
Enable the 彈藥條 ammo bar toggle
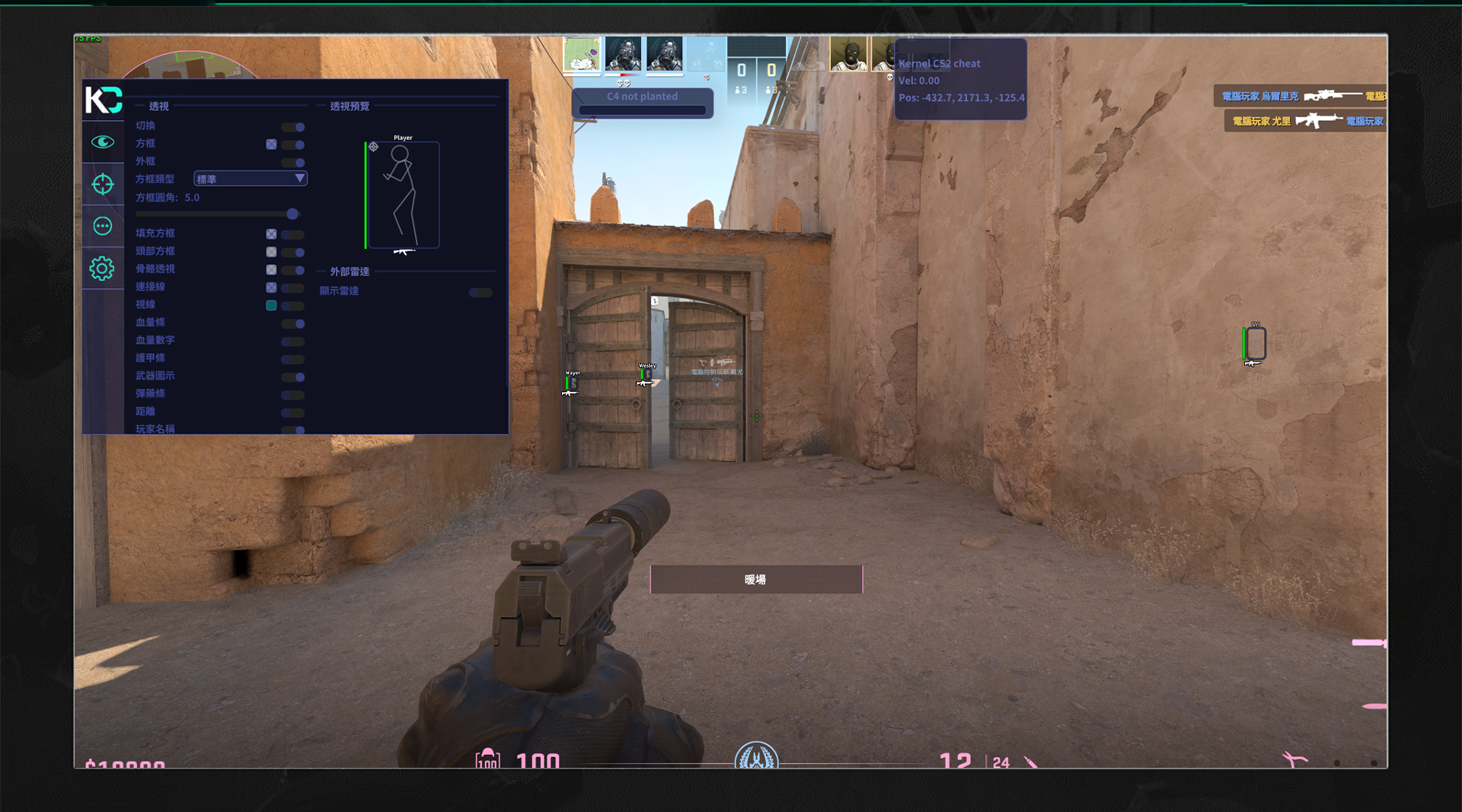pos(293,395)
